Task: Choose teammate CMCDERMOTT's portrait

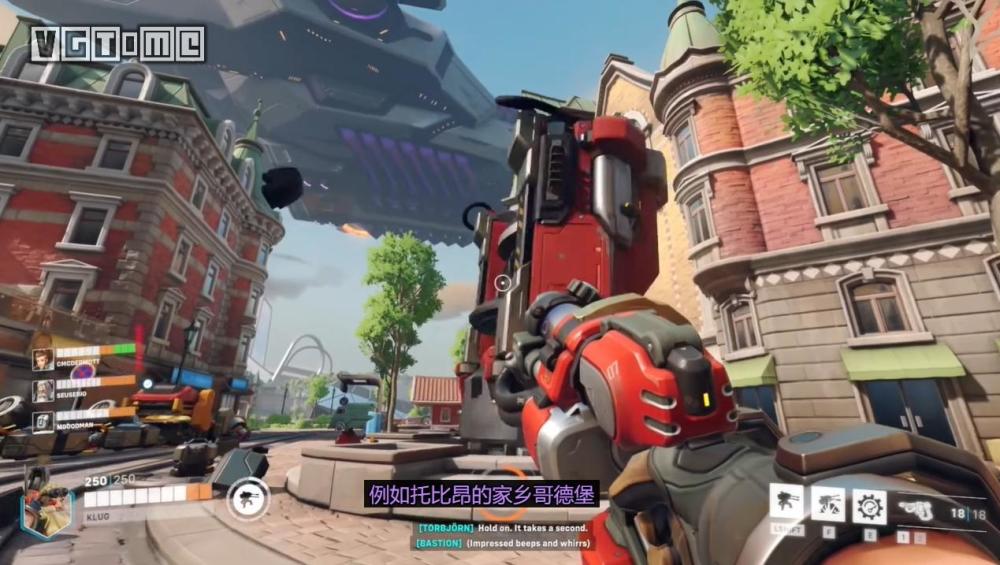Action: (42, 359)
